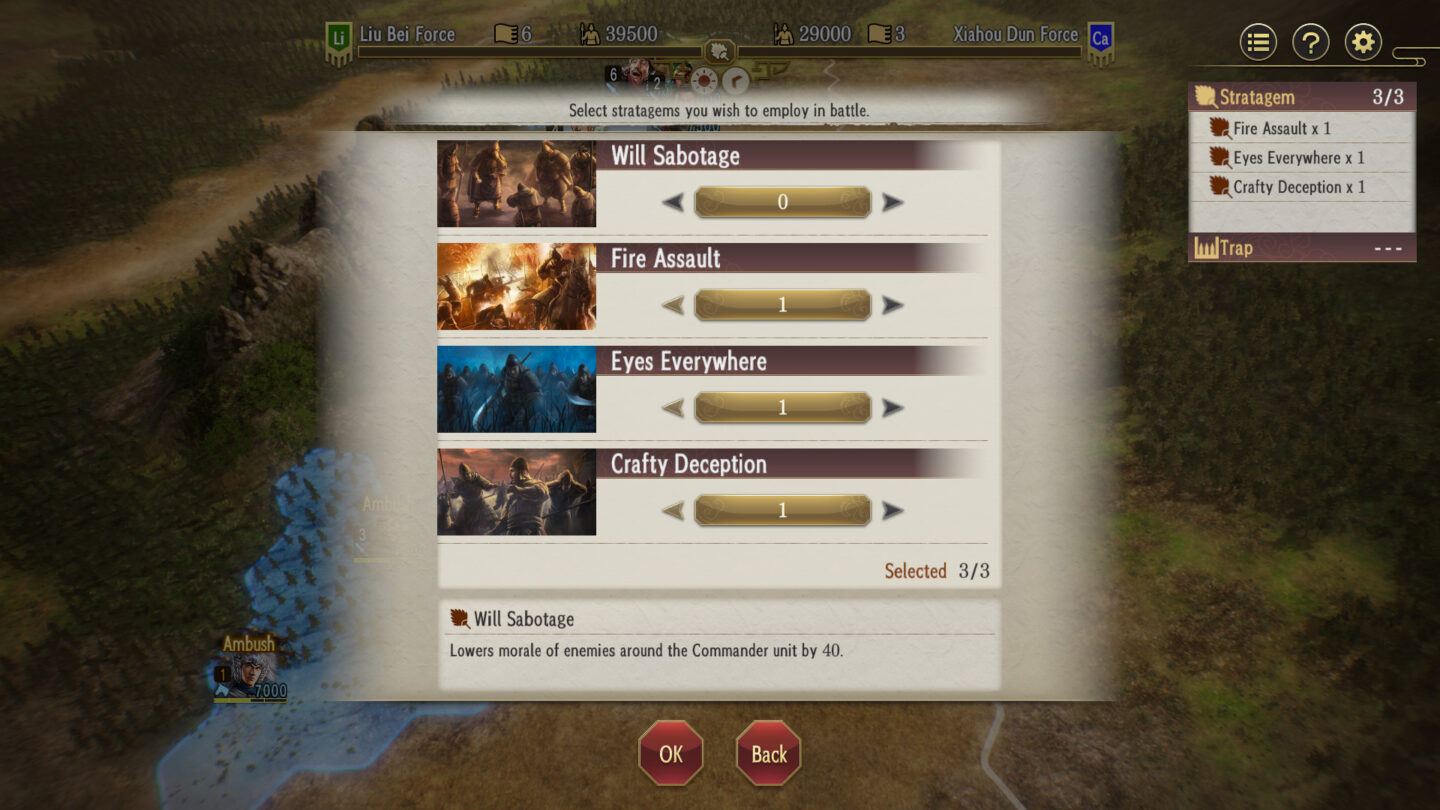Open the settings gear icon
The height and width of the screenshot is (810, 1440).
pyautogui.click(x=1363, y=42)
